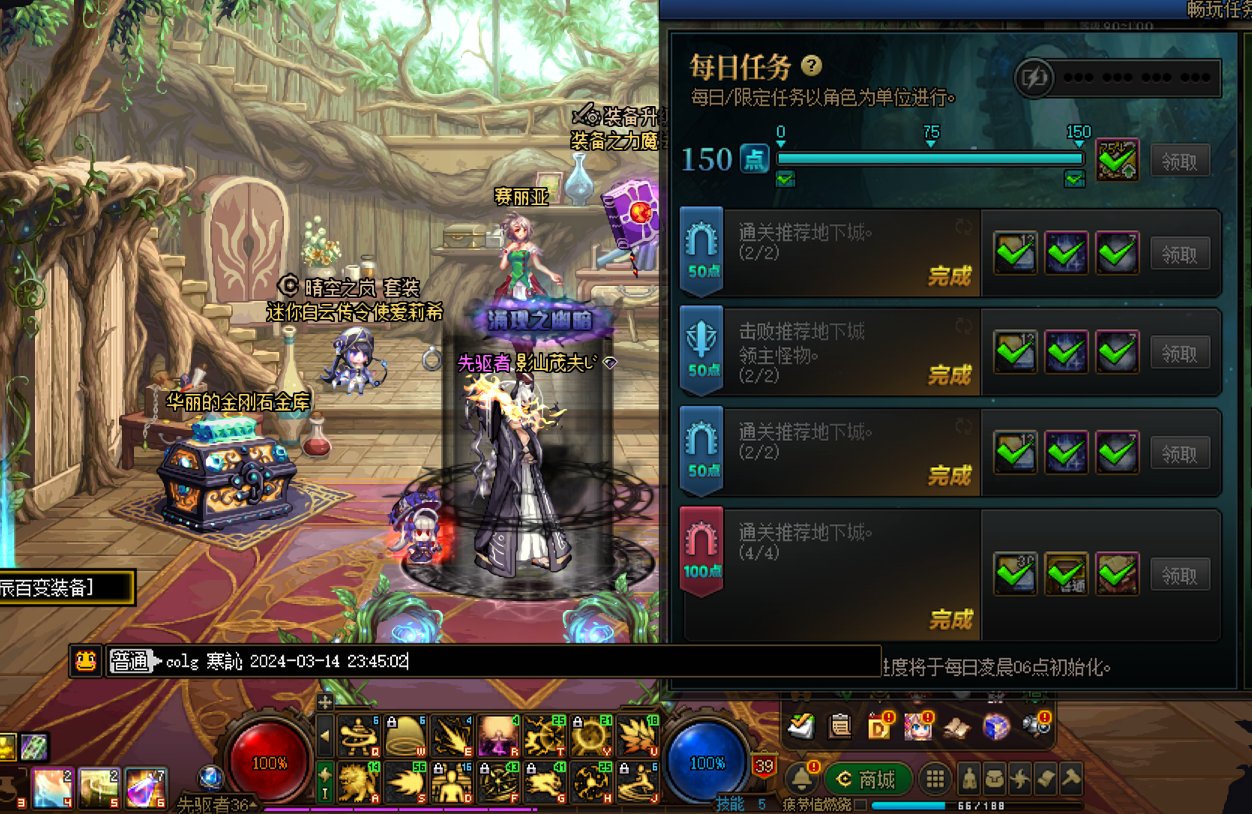Open the chat emoji face button
This screenshot has height=814, width=1252.
pyautogui.click(x=86, y=661)
